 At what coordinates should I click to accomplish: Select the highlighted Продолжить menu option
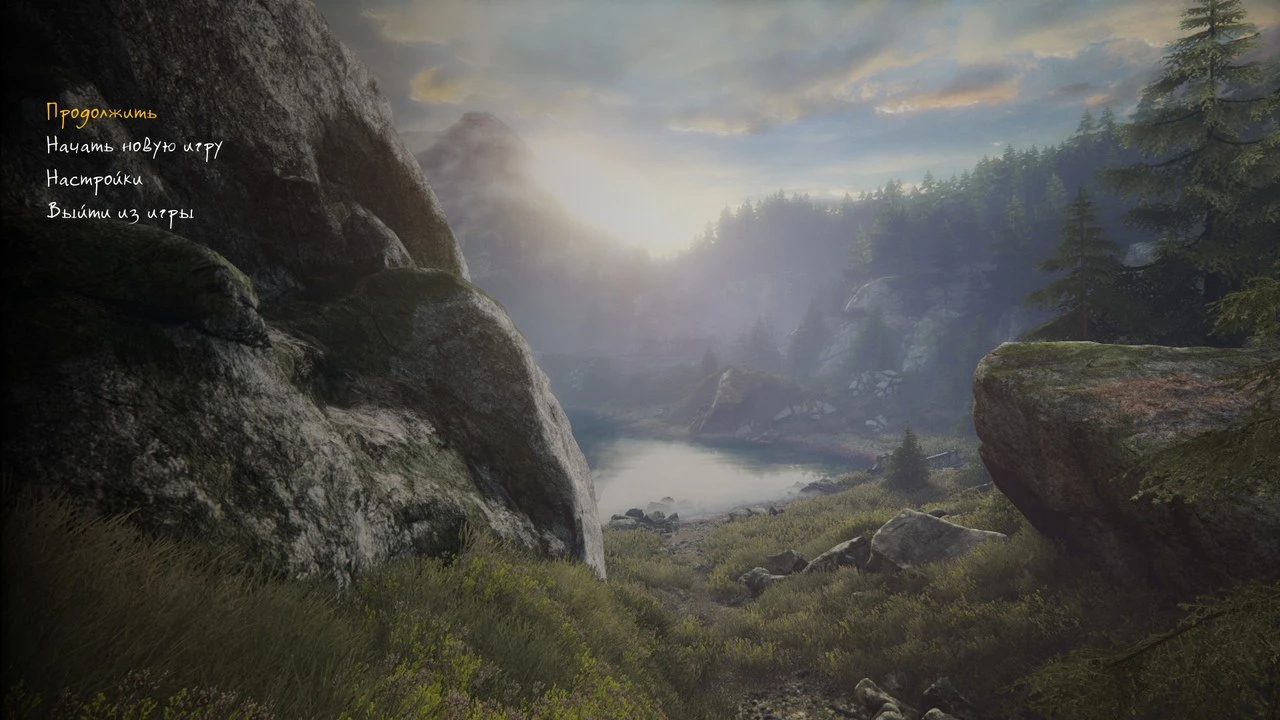99,114
